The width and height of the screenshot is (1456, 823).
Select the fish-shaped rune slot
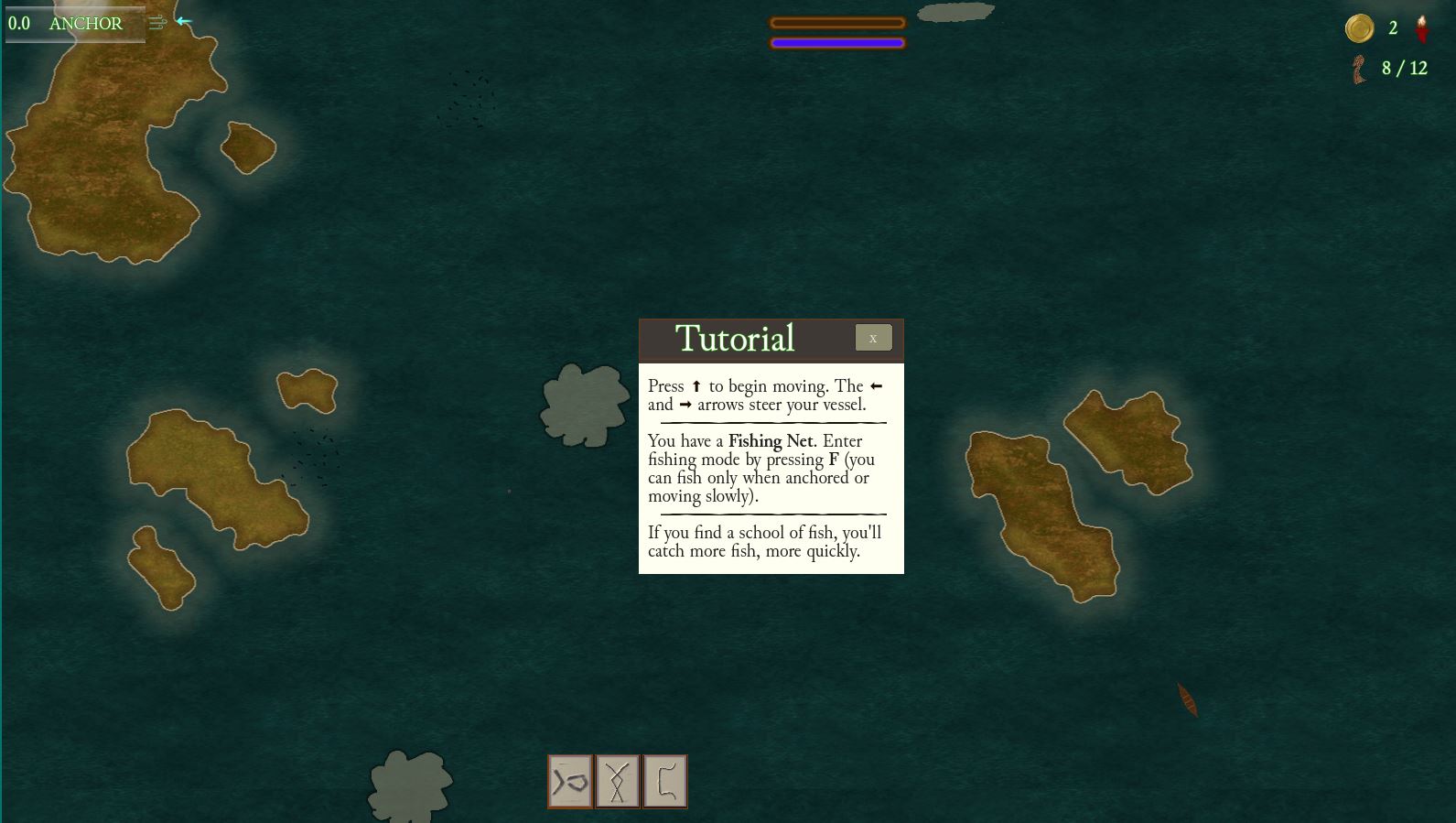[570, 782]
